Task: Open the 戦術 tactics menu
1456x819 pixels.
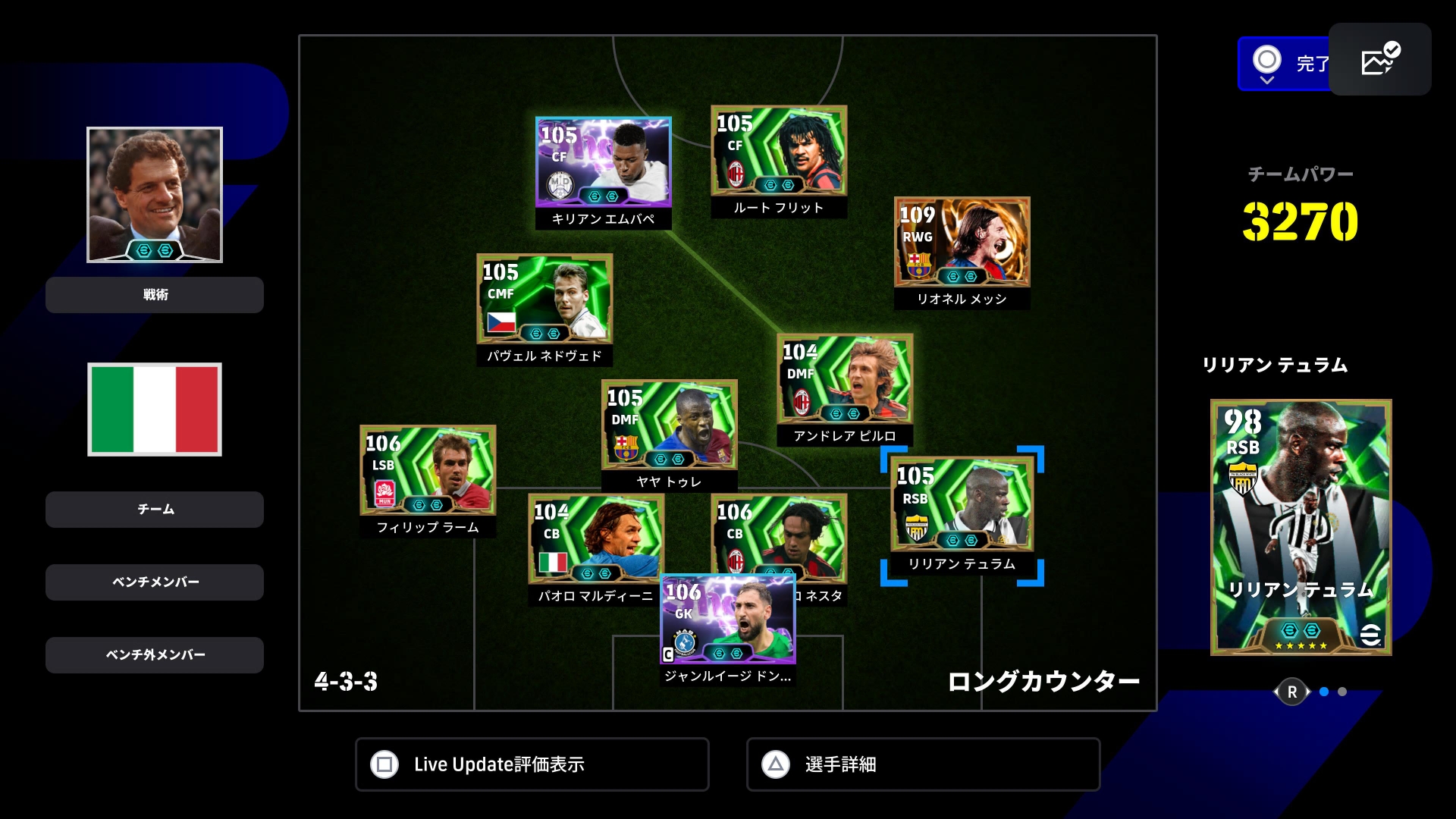Action: pos(155,295)
